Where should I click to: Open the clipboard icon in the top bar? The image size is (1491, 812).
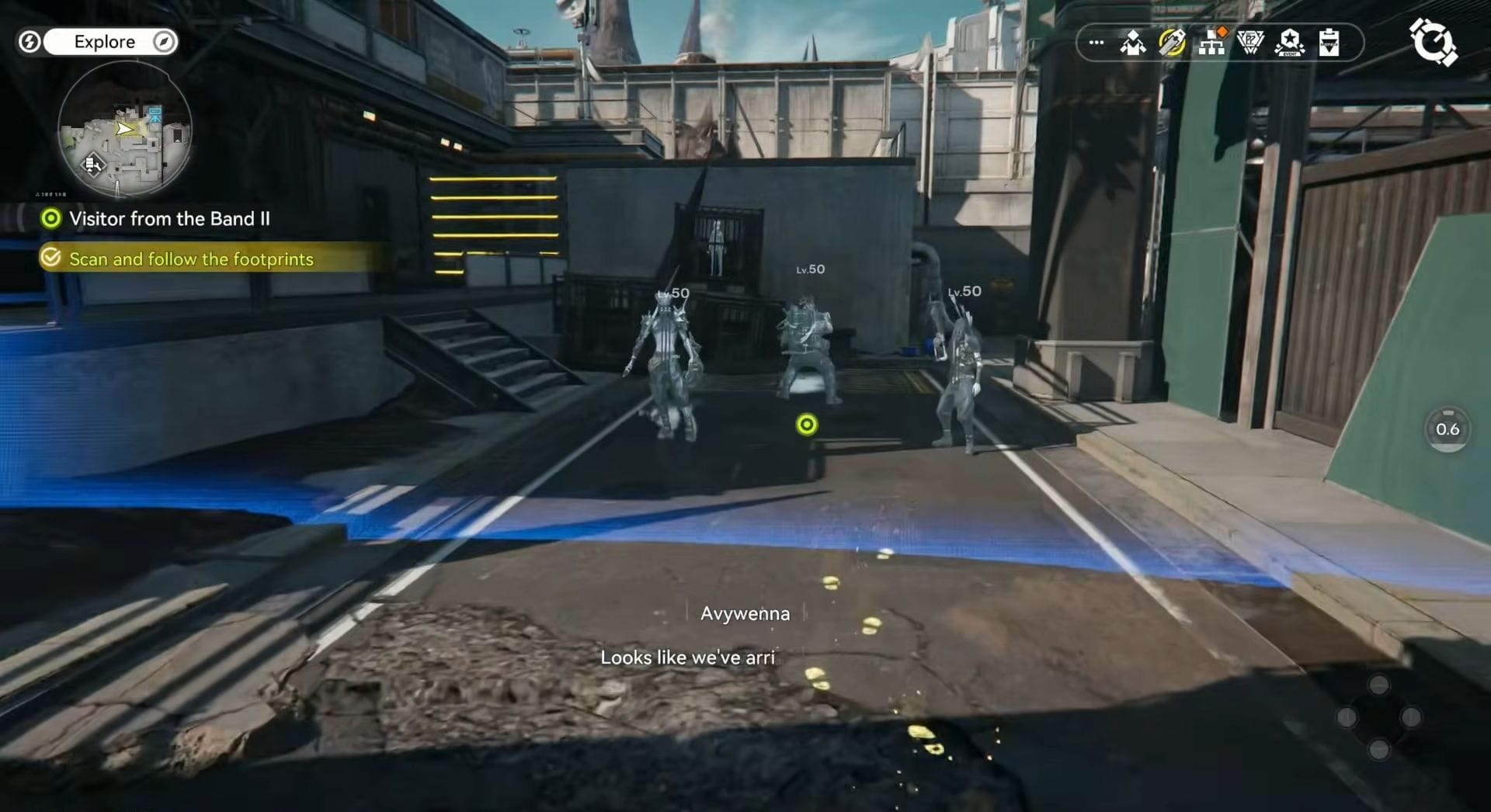[x=1329, y=43]
